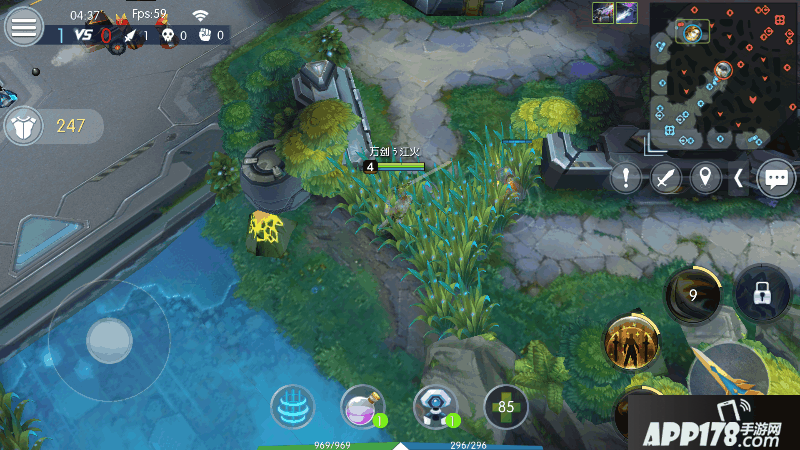Tap the virtual movement joystick
This screenshot has height=450, width=800.
click(109, 341)
